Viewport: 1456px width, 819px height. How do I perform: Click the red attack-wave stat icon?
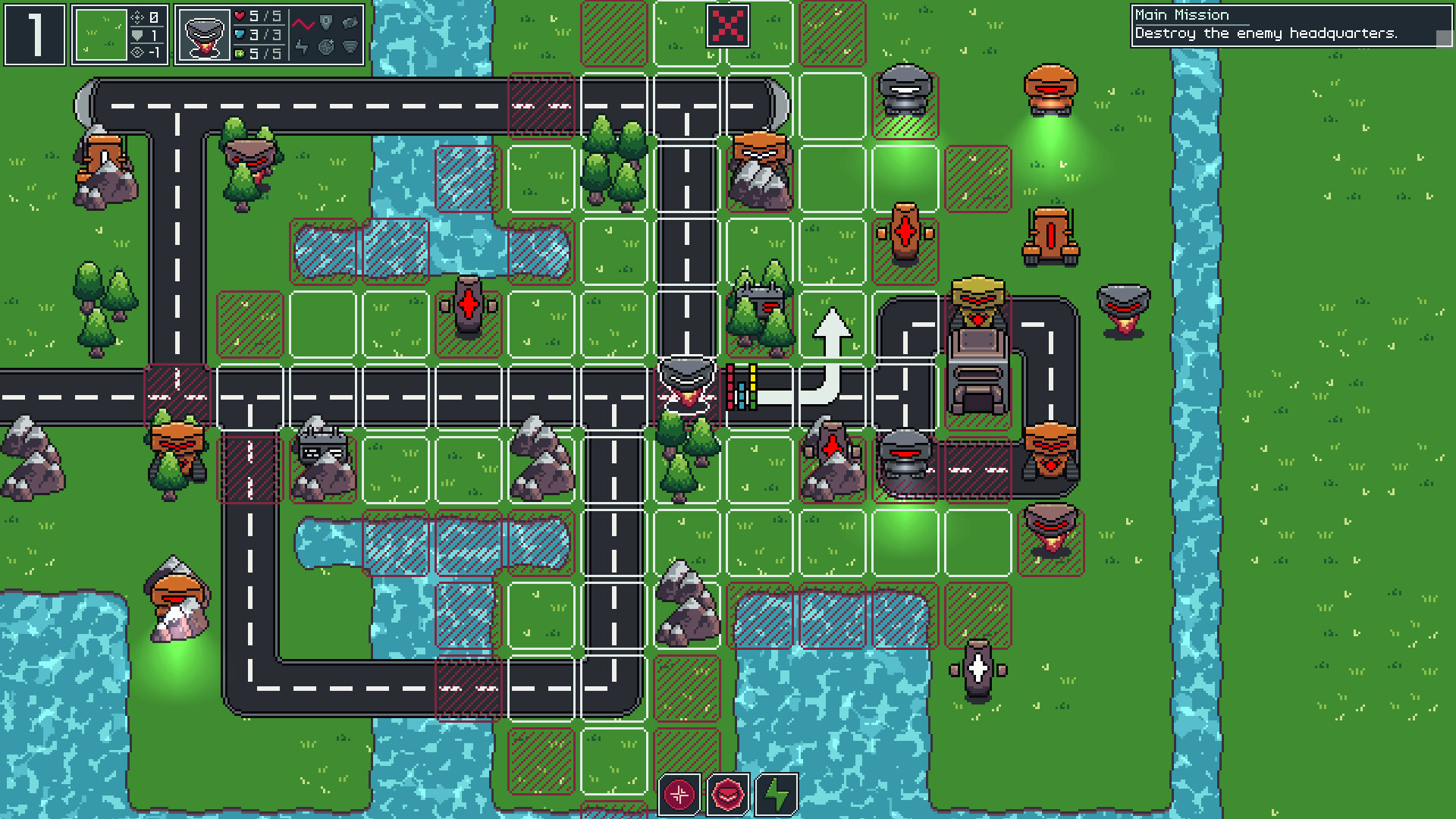tap(303, 24)
